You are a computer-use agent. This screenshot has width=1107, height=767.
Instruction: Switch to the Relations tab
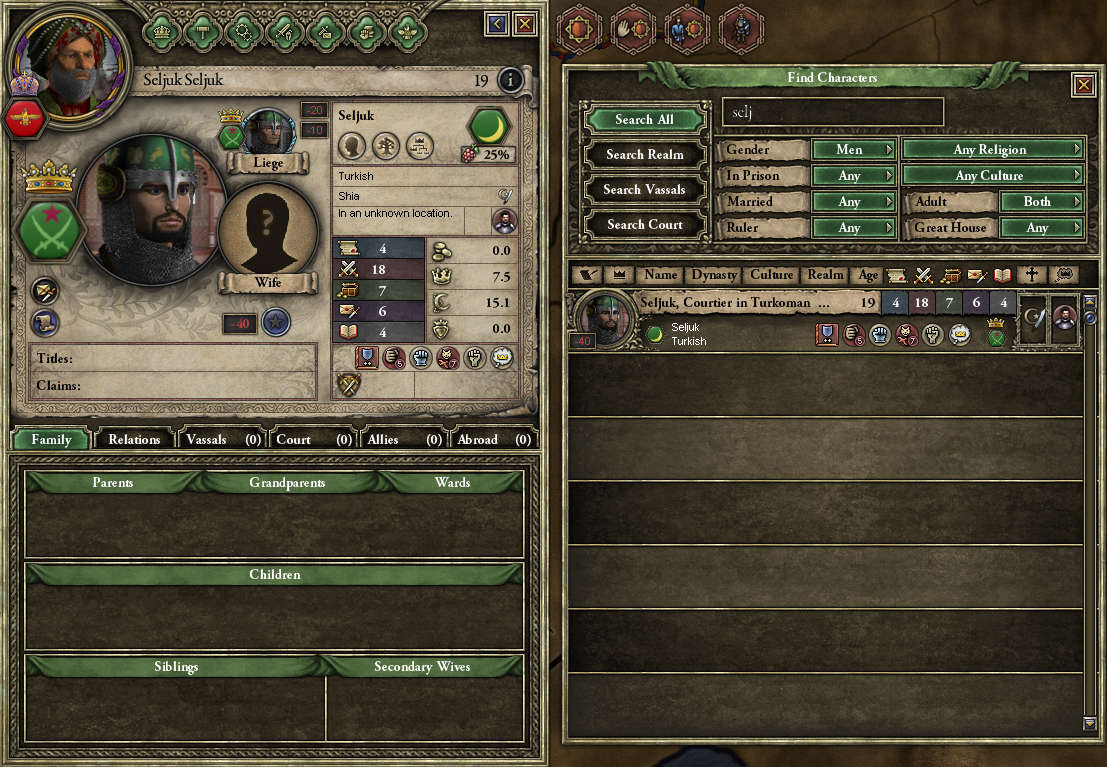(134, 439)
